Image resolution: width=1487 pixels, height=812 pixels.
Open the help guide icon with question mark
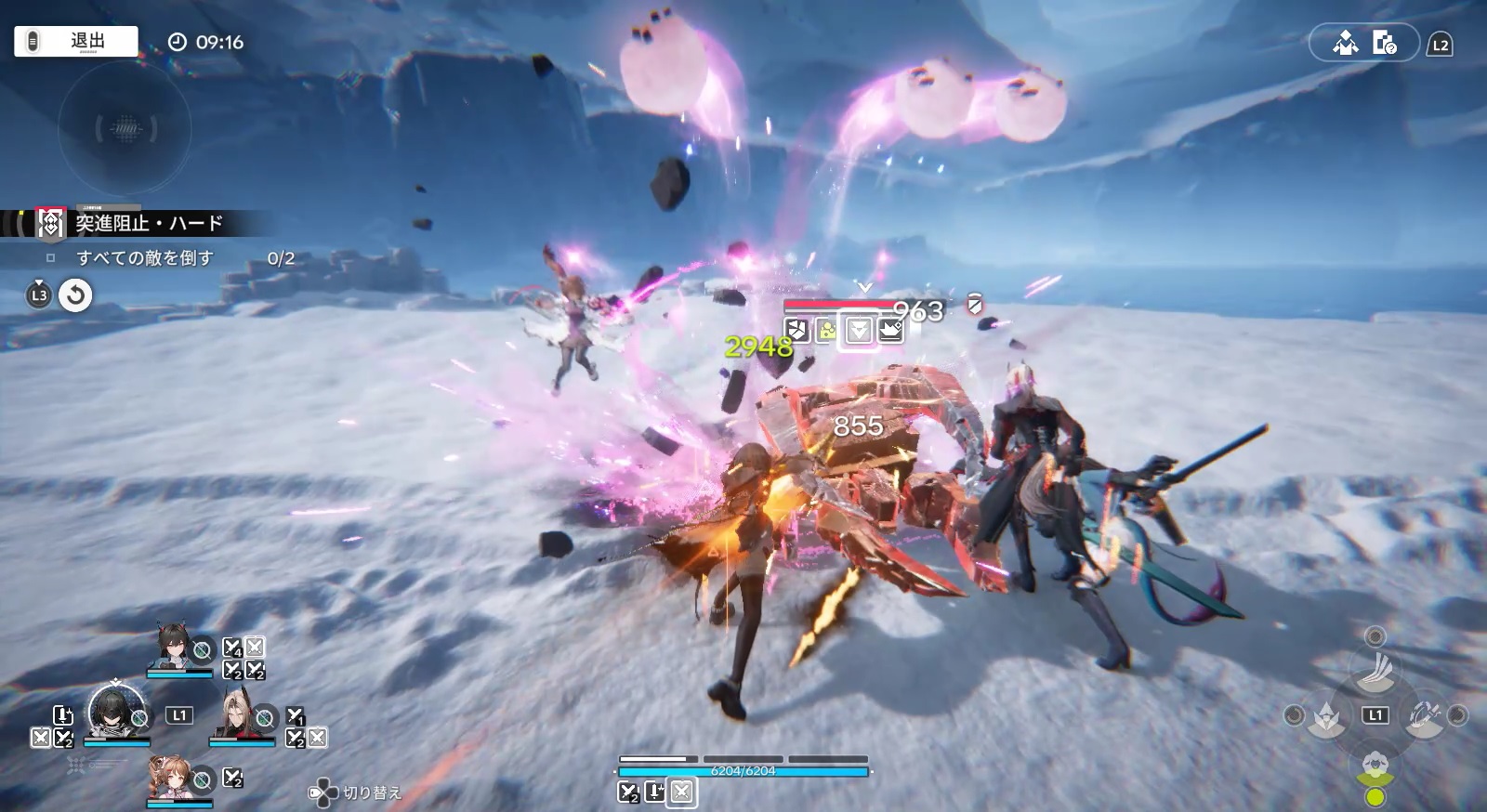tap(1384, 43)
